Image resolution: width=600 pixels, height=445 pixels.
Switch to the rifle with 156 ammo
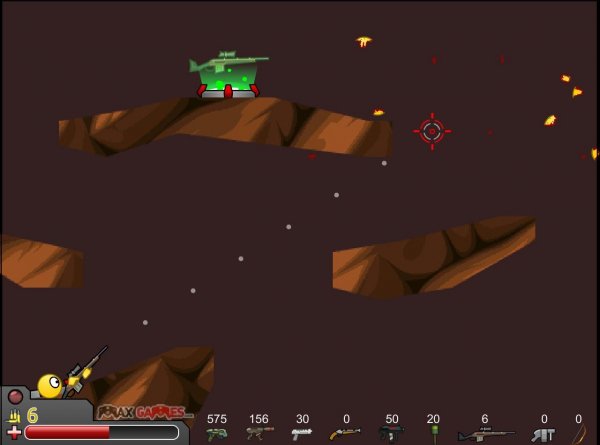tap(259, 433)
